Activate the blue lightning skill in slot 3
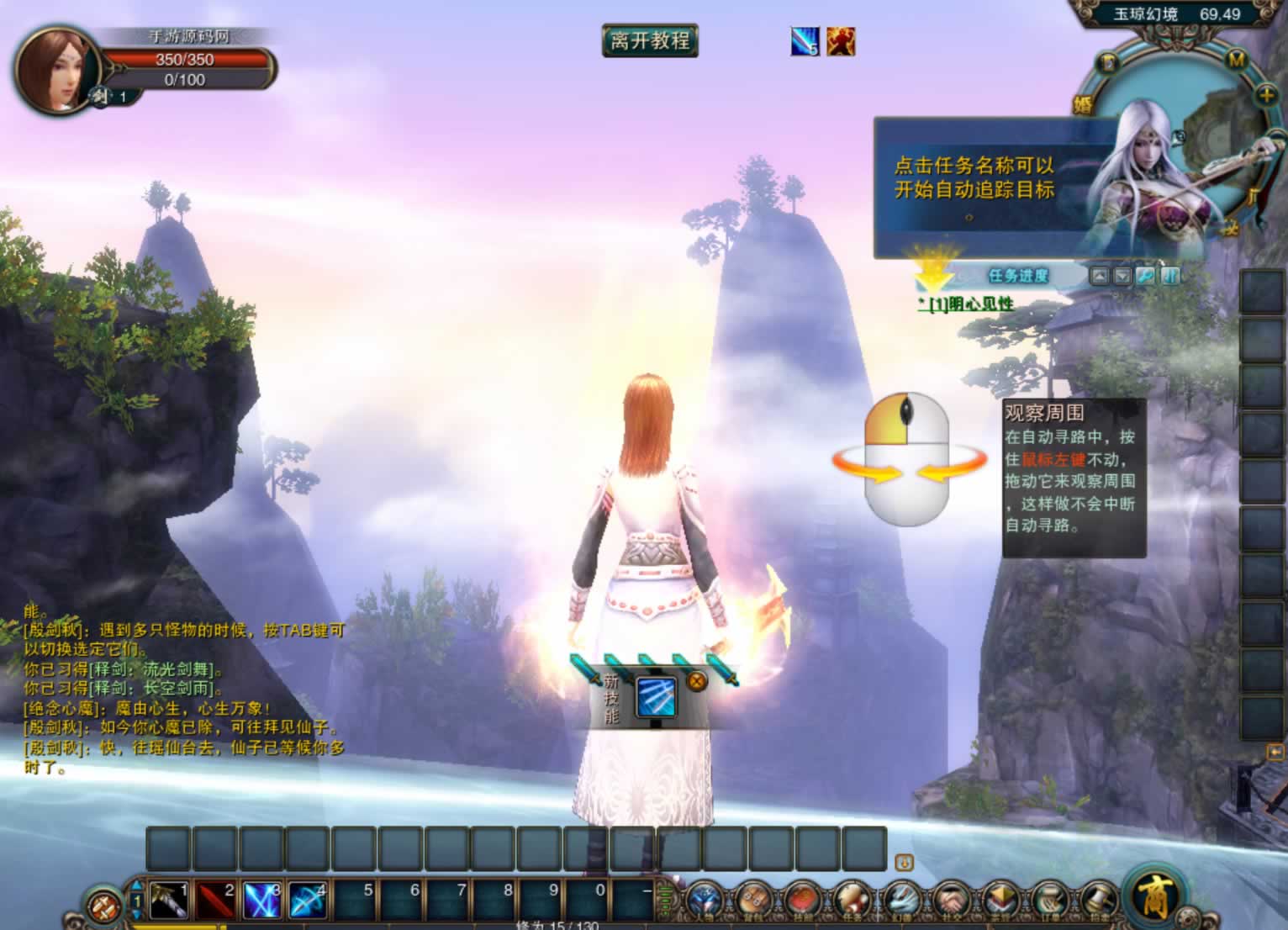The height and width of the screenshot is (930, 1288). pyautogui.click(x=261, y=901)
